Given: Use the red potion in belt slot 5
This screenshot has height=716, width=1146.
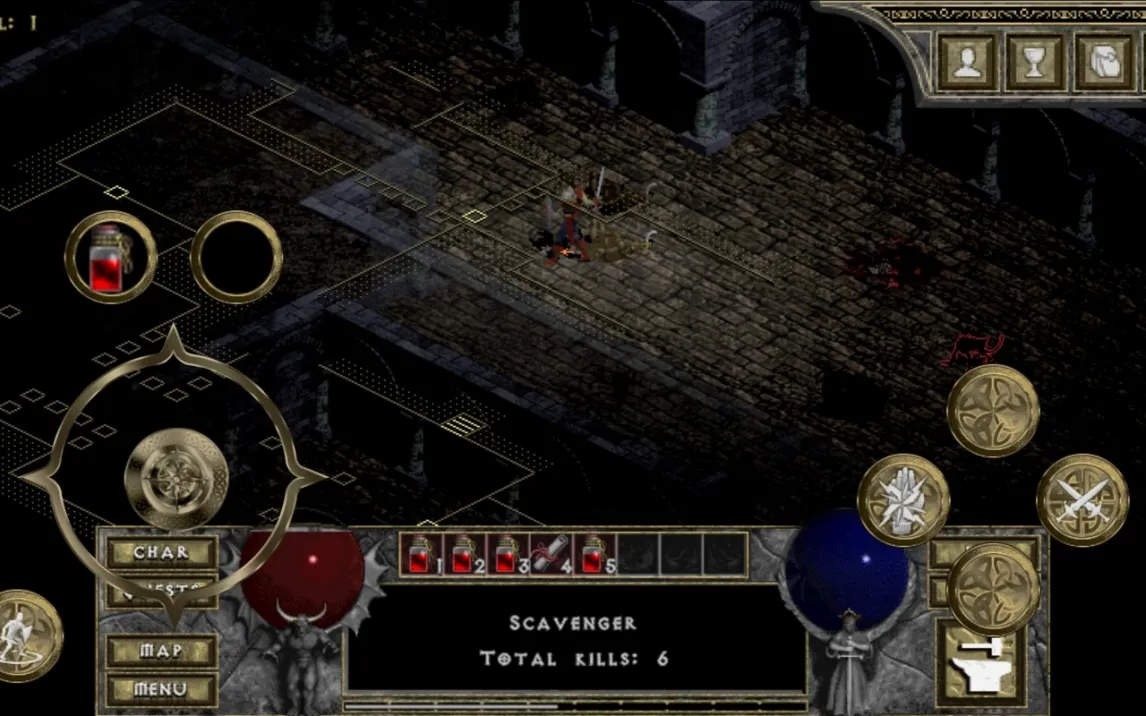Looking at the screenshot, I should click(594, 554).
